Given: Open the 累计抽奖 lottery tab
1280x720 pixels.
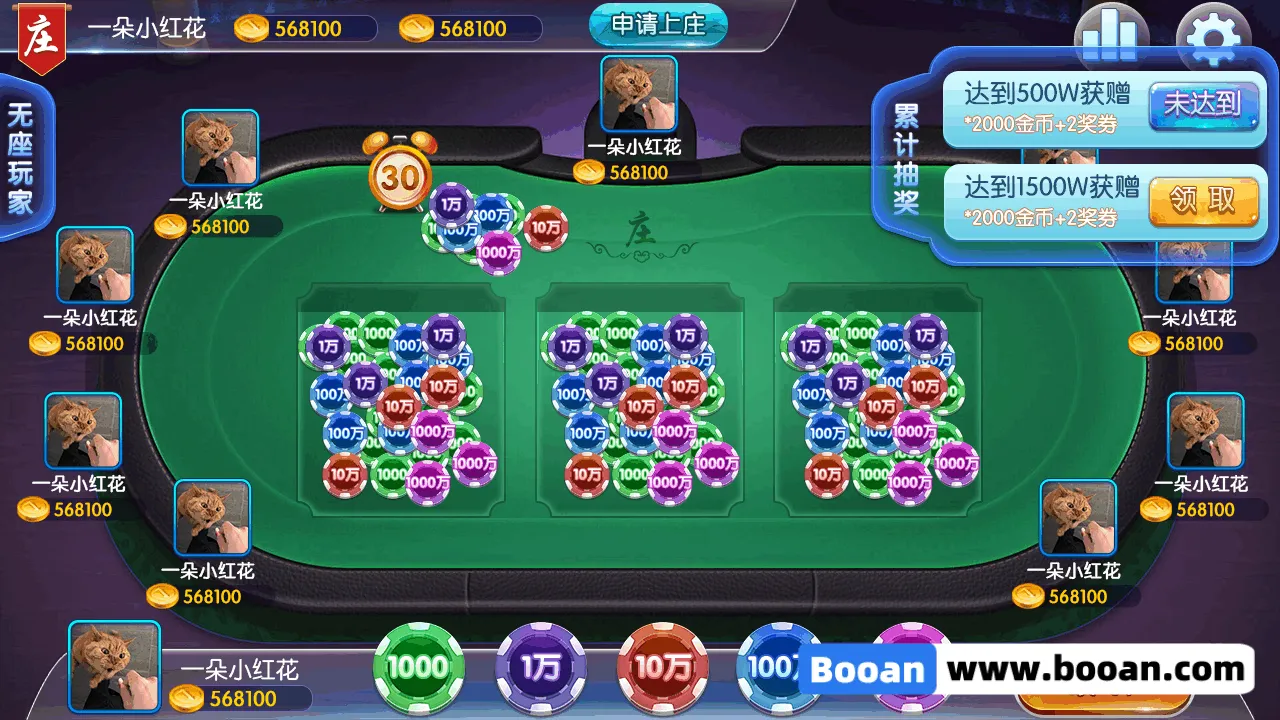Looking at the screenshot, I should (x=906, y=158).
